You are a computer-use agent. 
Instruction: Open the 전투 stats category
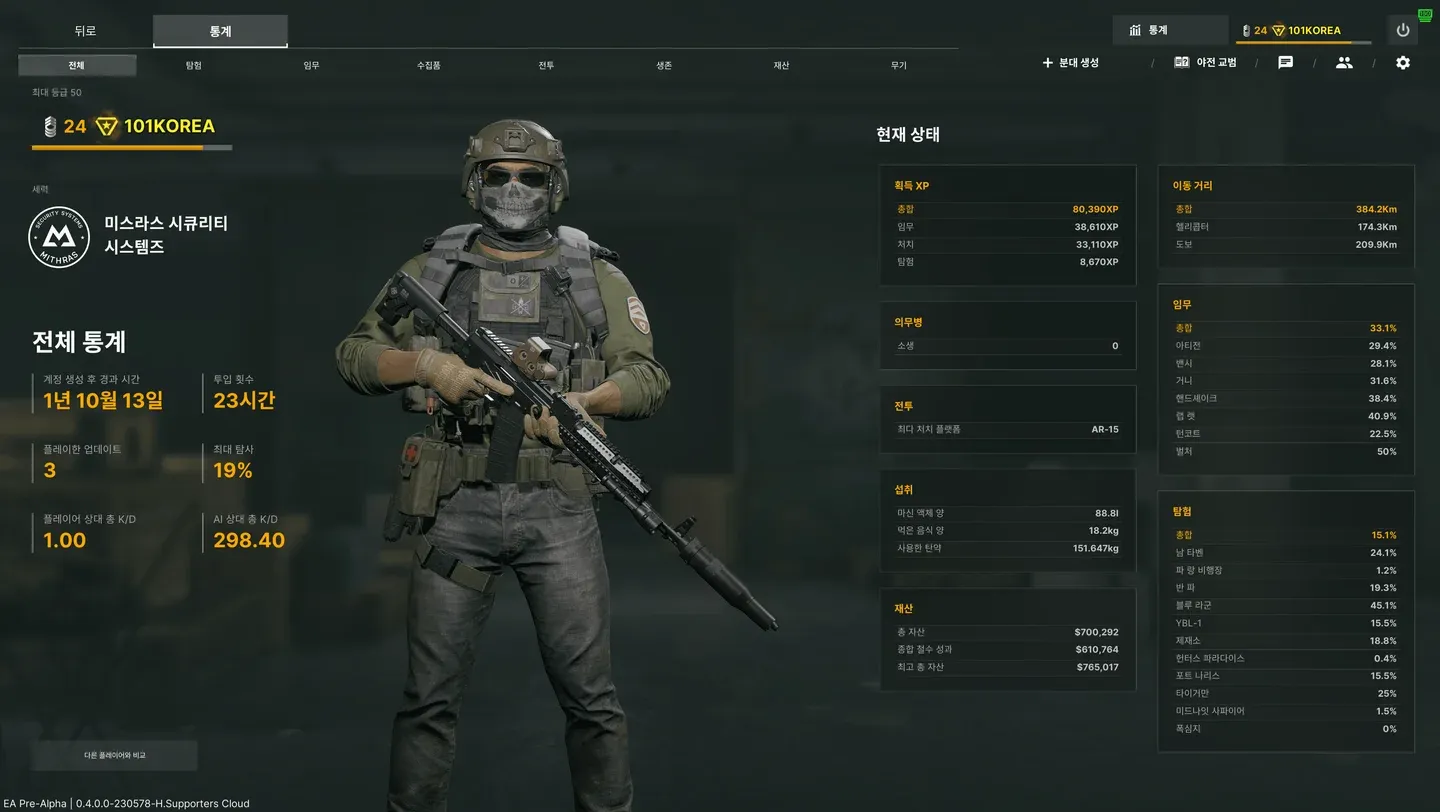(546, 66)
